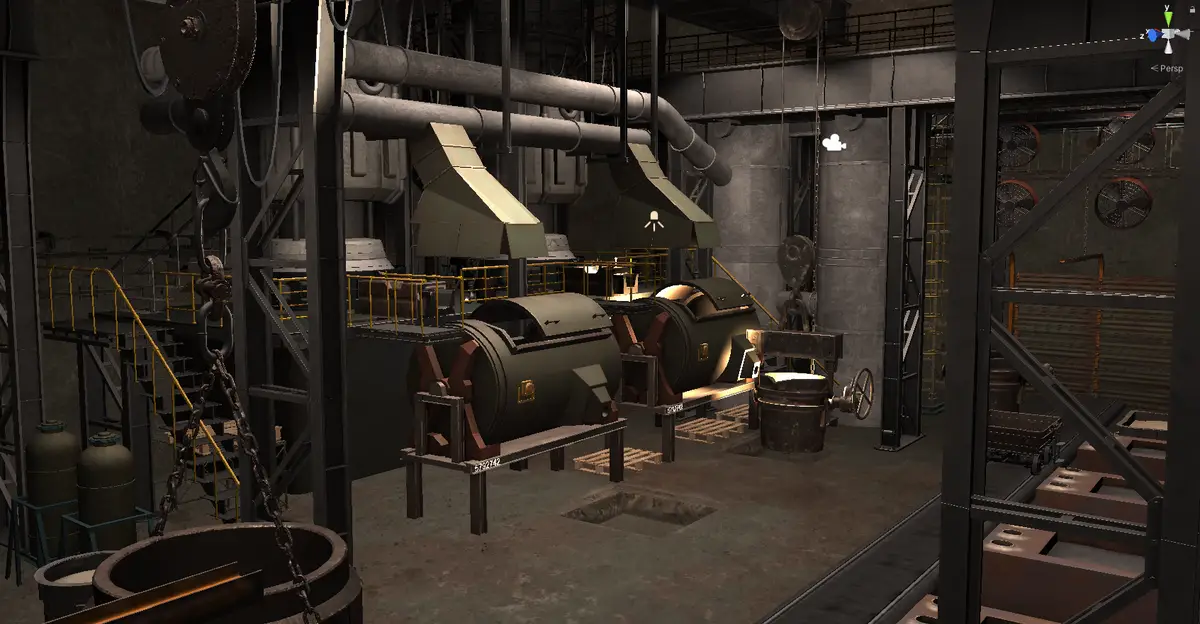Click the green Y axis cone
The height and width of the screenshot is (624, 1200).
[x=1167, y=17]
